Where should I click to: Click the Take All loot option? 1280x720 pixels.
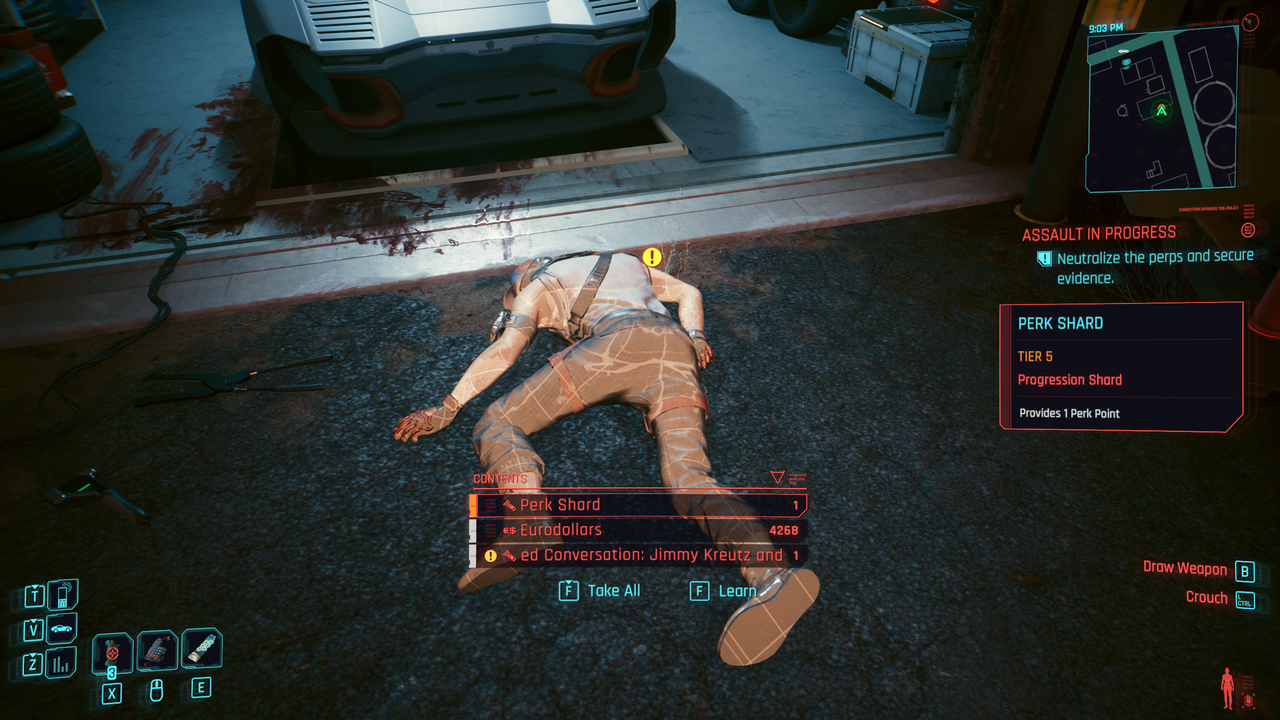pos(601,591)
